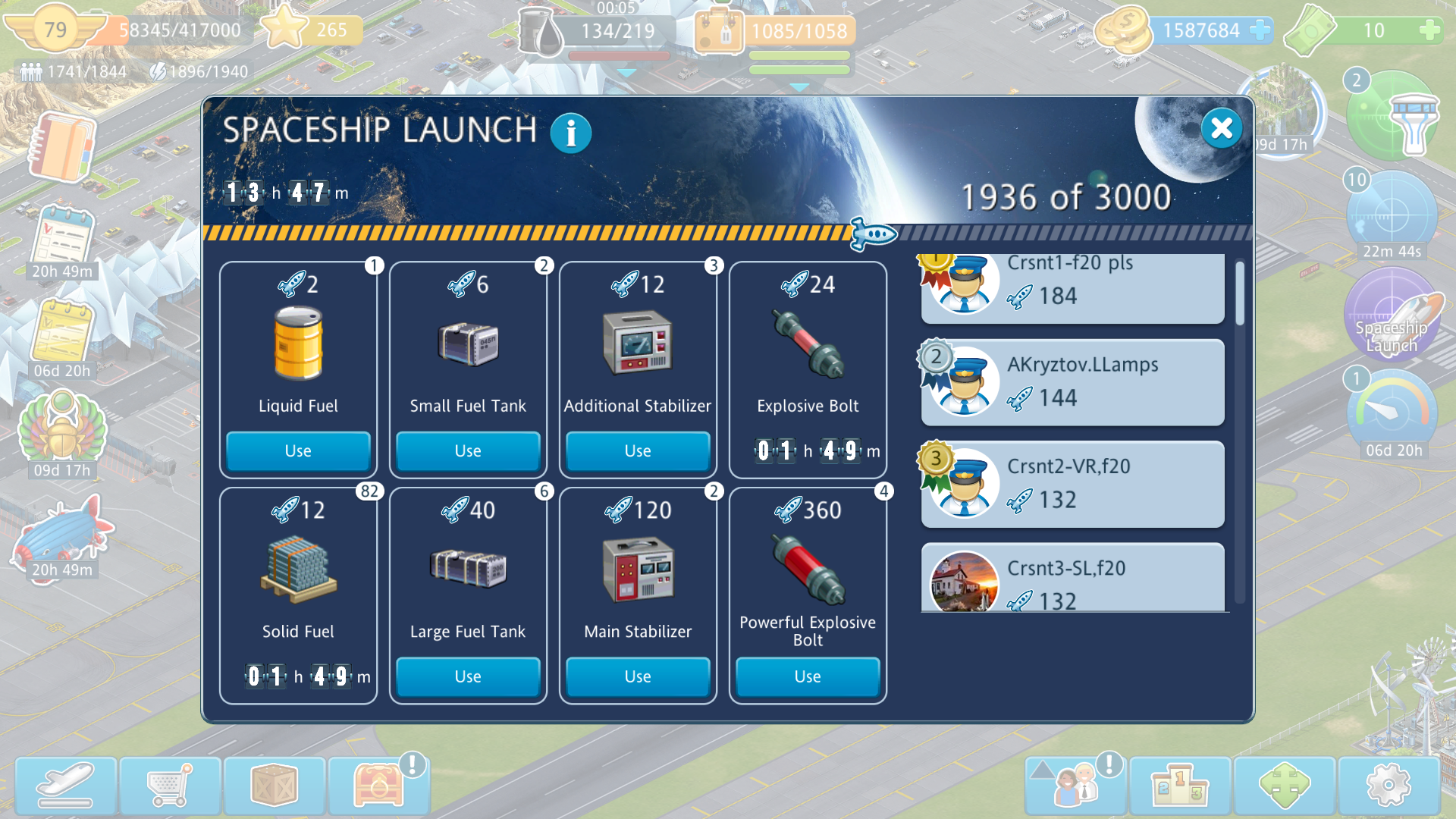Use the Additional Stabilizer
The width and height of the screenshot is (1456, 819).
[x=638, y=450]
